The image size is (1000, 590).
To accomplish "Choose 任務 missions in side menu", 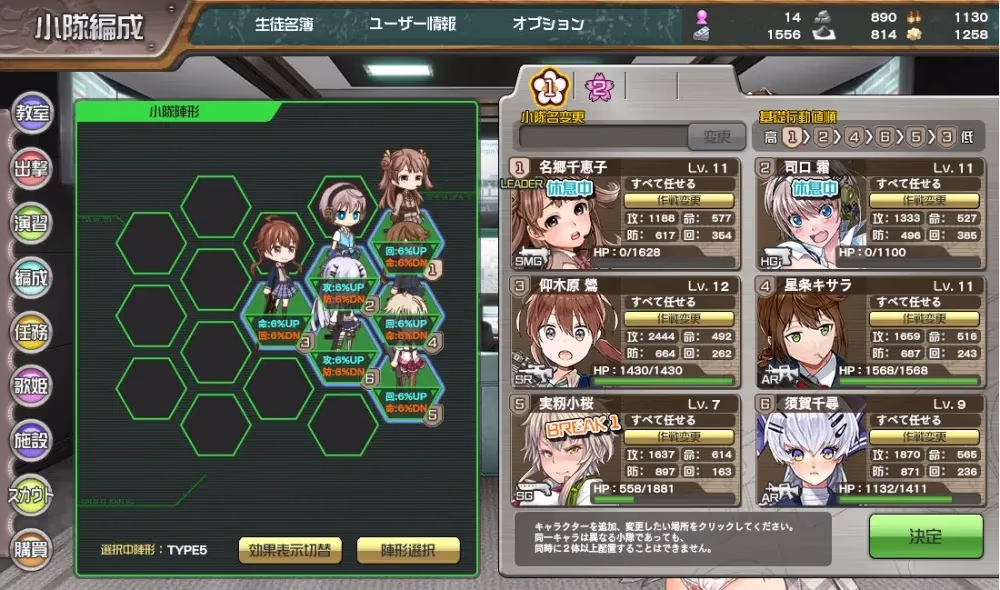I will click(x=32, y=329).
